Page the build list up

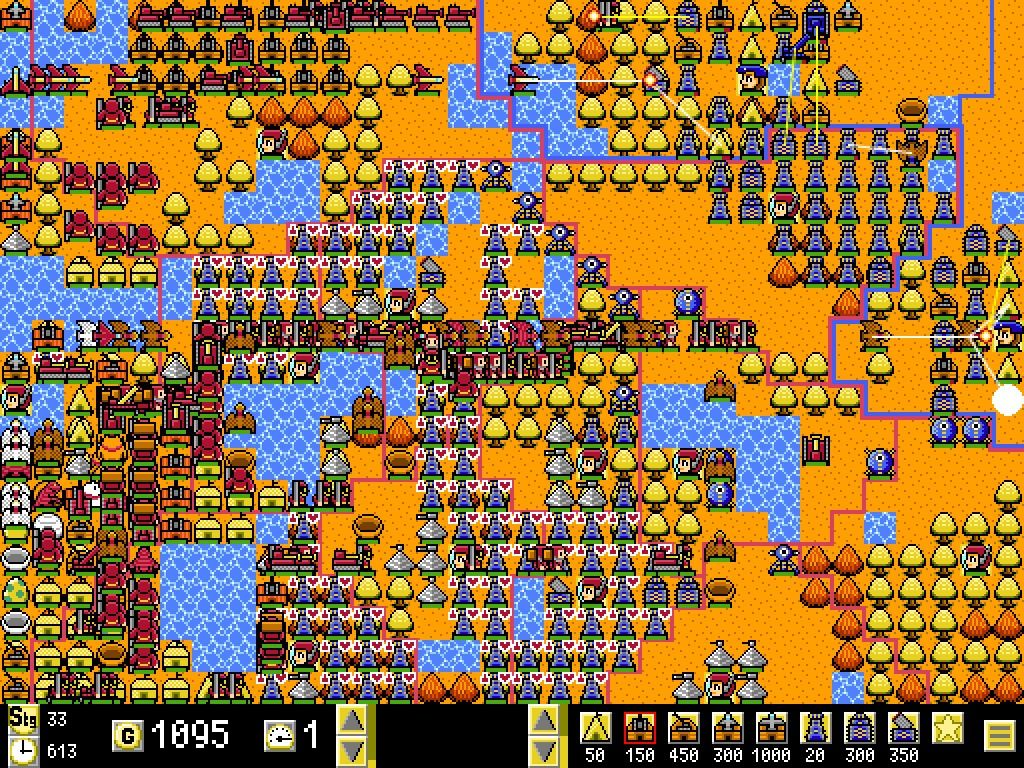pyautogui.click(x=544, y=720)
